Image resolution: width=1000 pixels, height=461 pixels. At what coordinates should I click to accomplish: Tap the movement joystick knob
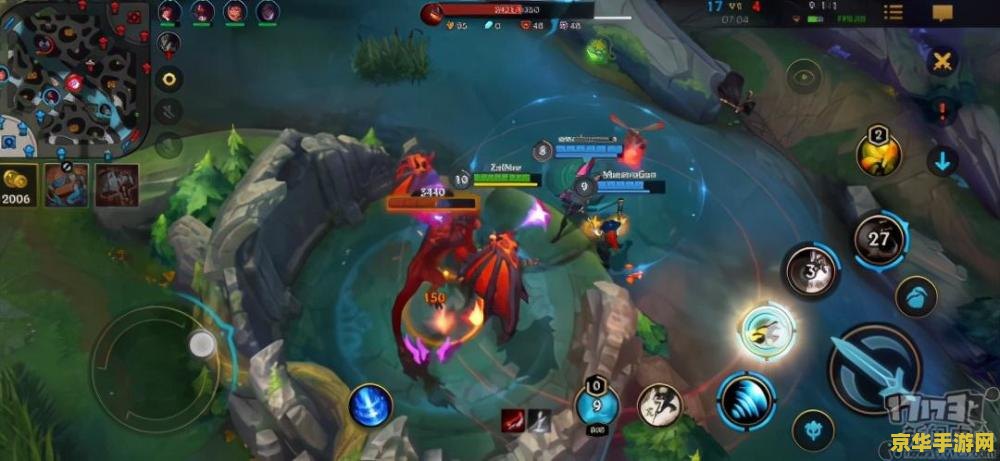pyautogui.click(x=202, y=345)
